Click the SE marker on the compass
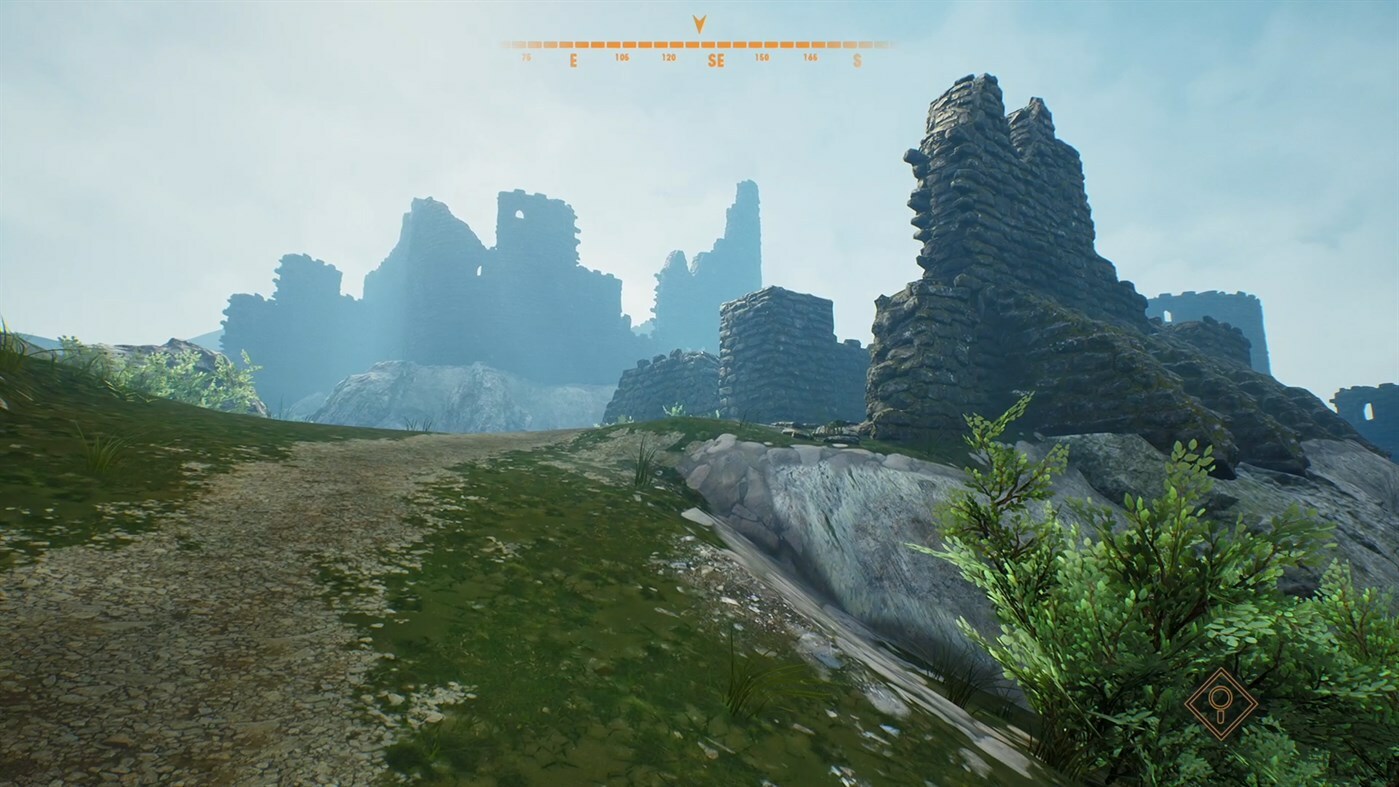This screenshot has width=1399, height=787. pyautogui.click(x=716, y=60)
